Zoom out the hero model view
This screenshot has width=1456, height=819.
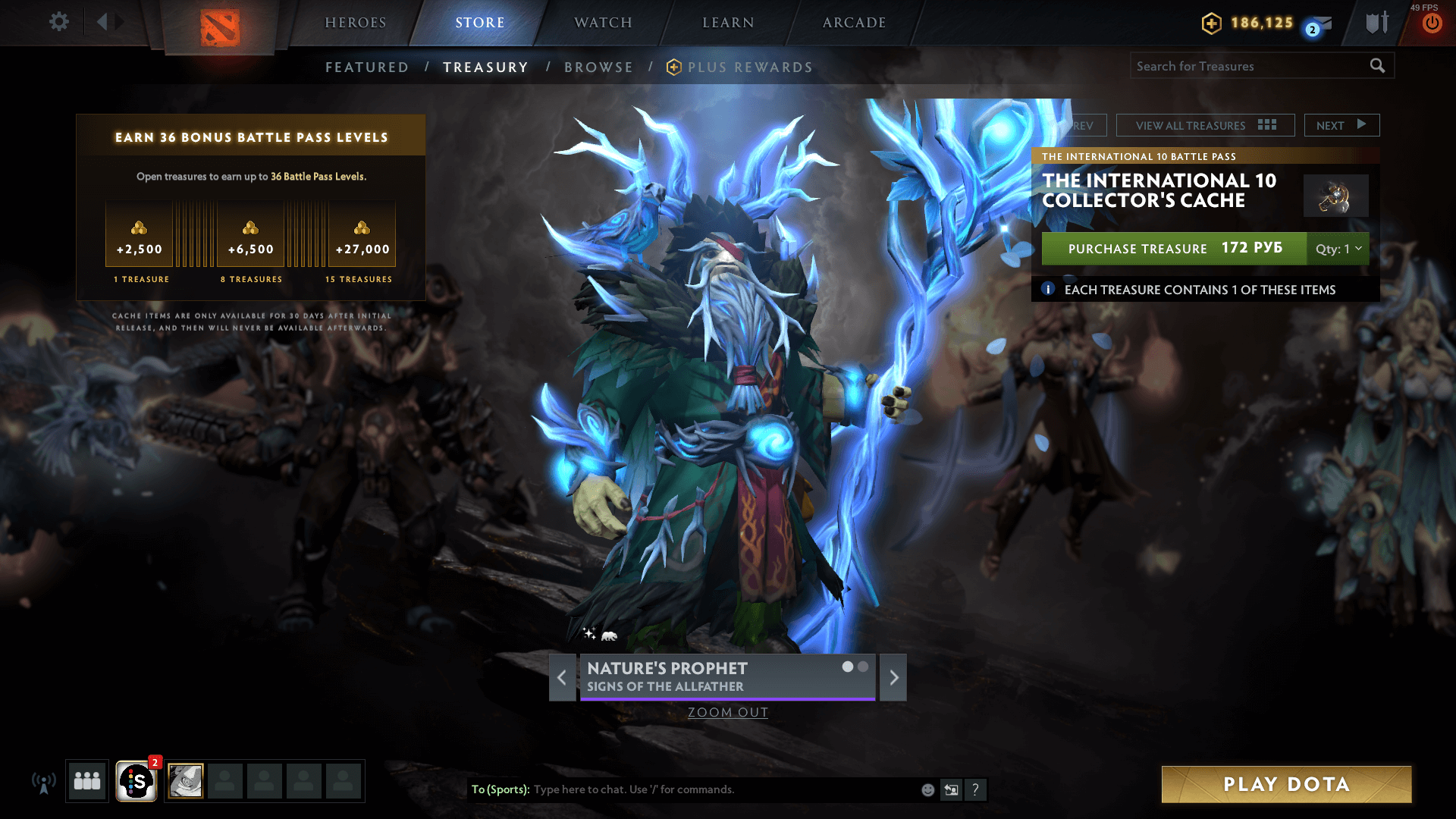[728, 712]
